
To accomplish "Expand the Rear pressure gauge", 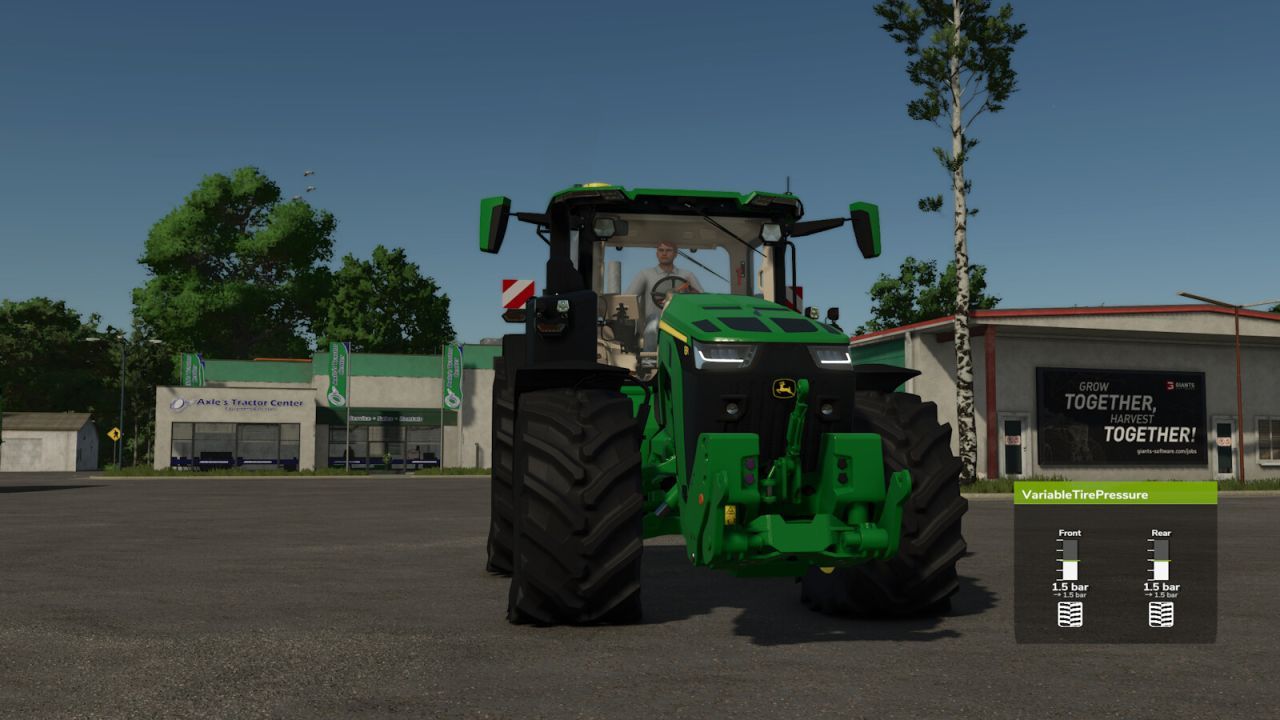I will pyautogui.click(x=1161, y=560).
